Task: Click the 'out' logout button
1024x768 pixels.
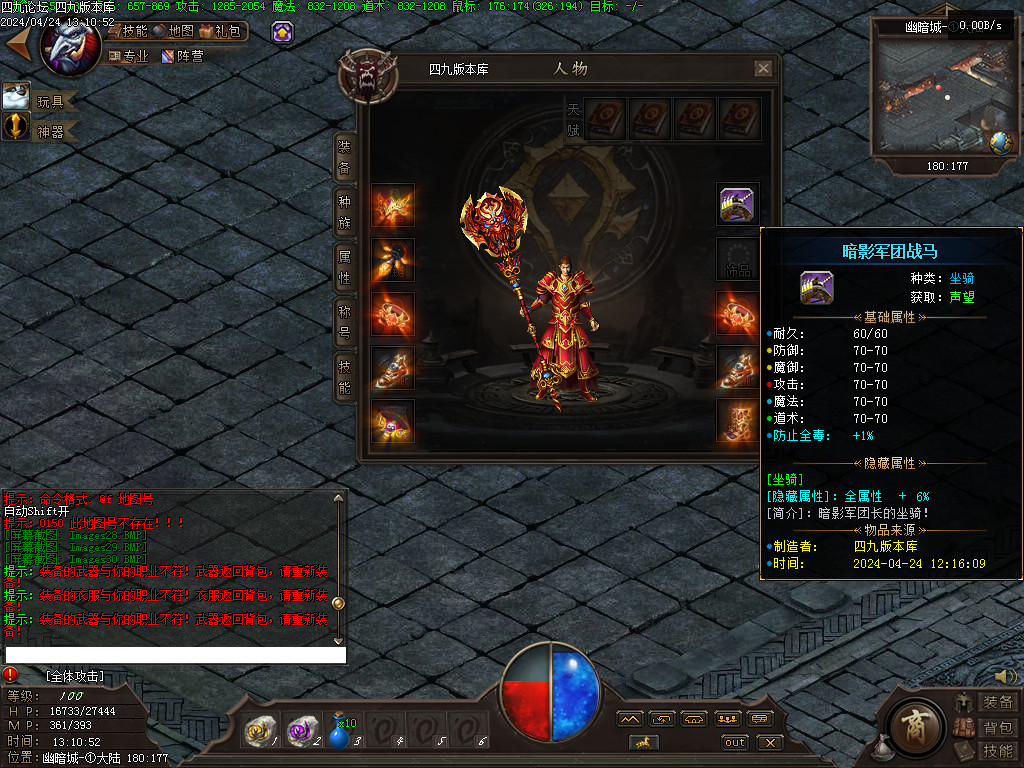Action: (x=735, y=742)
